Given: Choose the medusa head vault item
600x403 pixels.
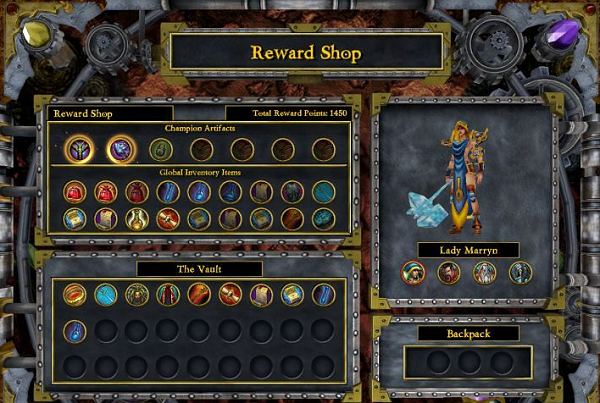Looking at the screenshot, I should pyautogui.click(x=137, y=293).
